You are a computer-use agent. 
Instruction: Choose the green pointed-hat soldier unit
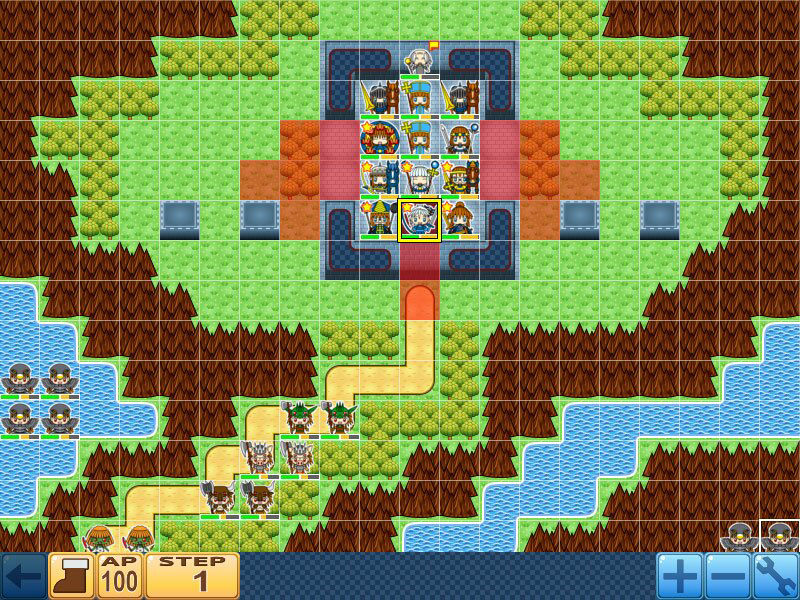coord(379,220)
